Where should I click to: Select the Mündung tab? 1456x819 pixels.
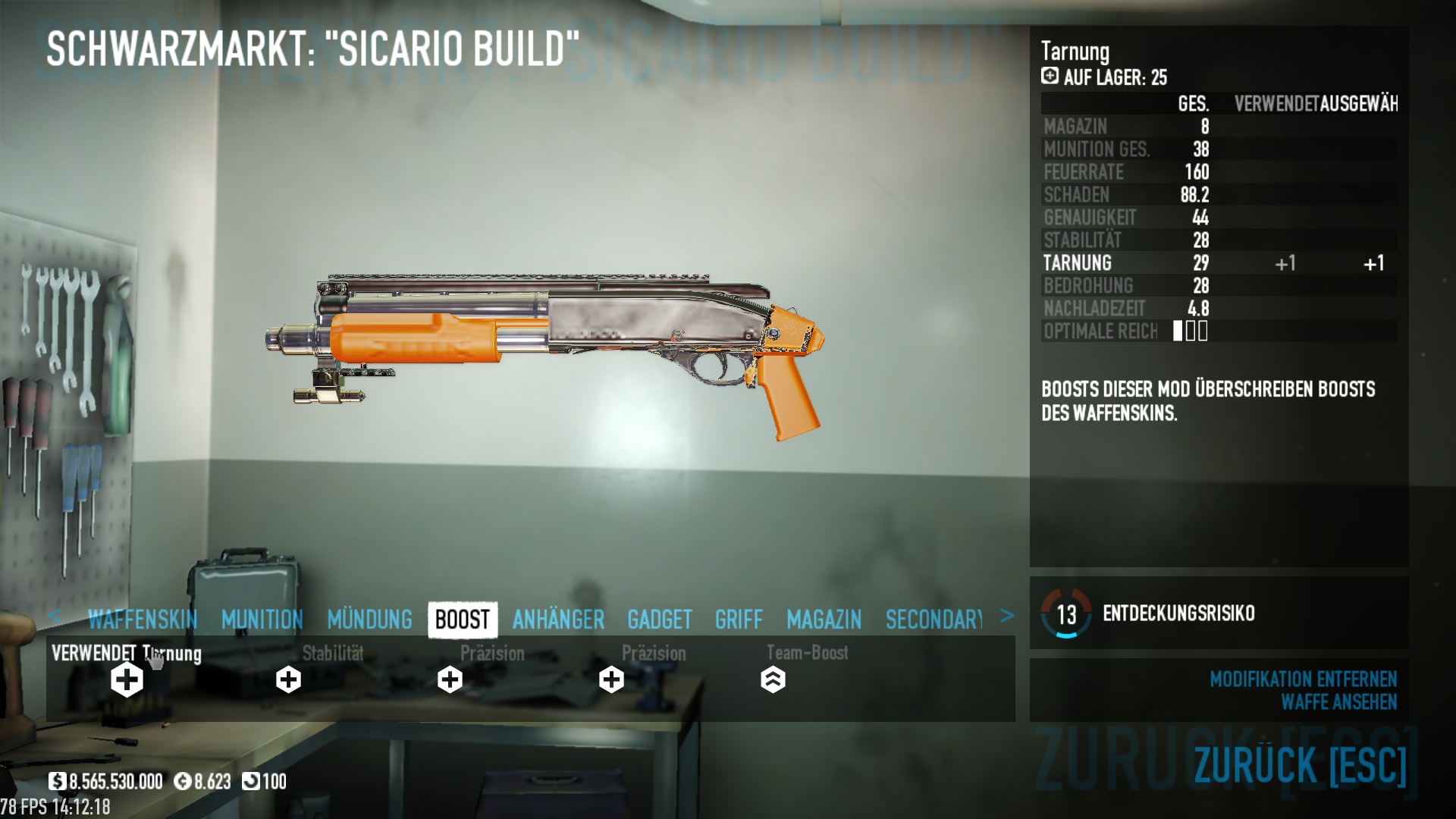369,620
